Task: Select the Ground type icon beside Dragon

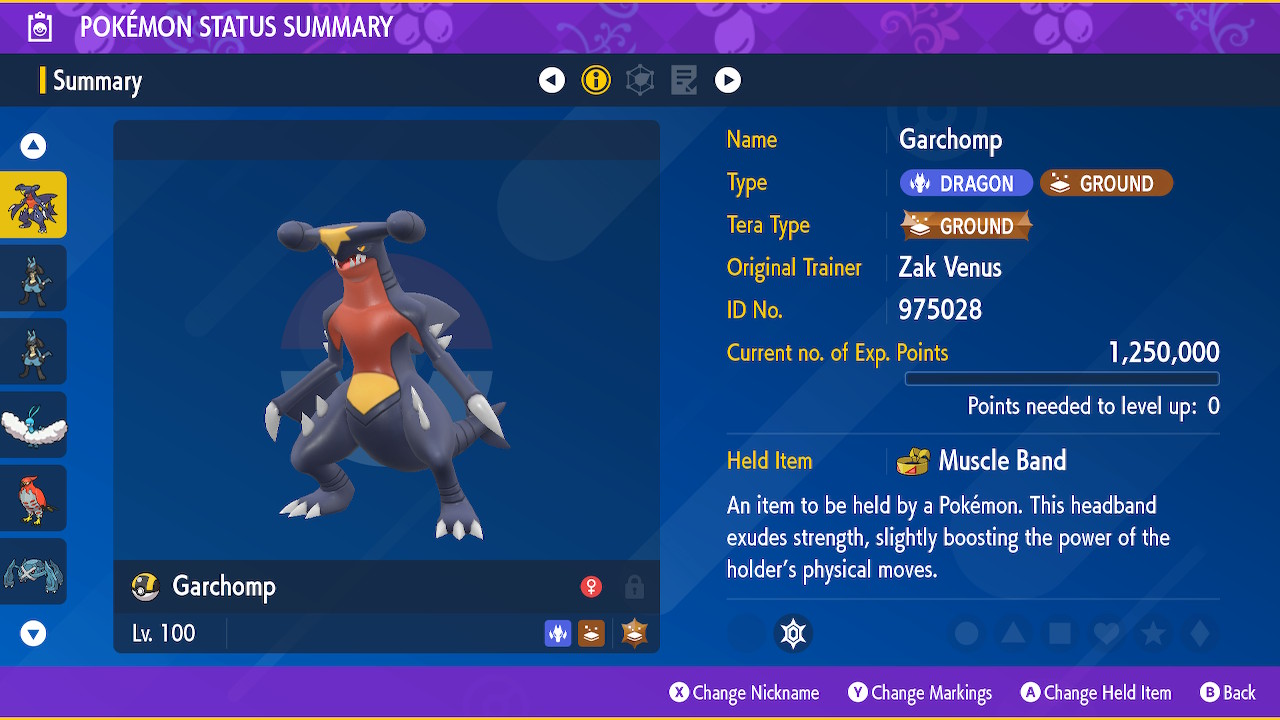Action: coord(1106,182)
